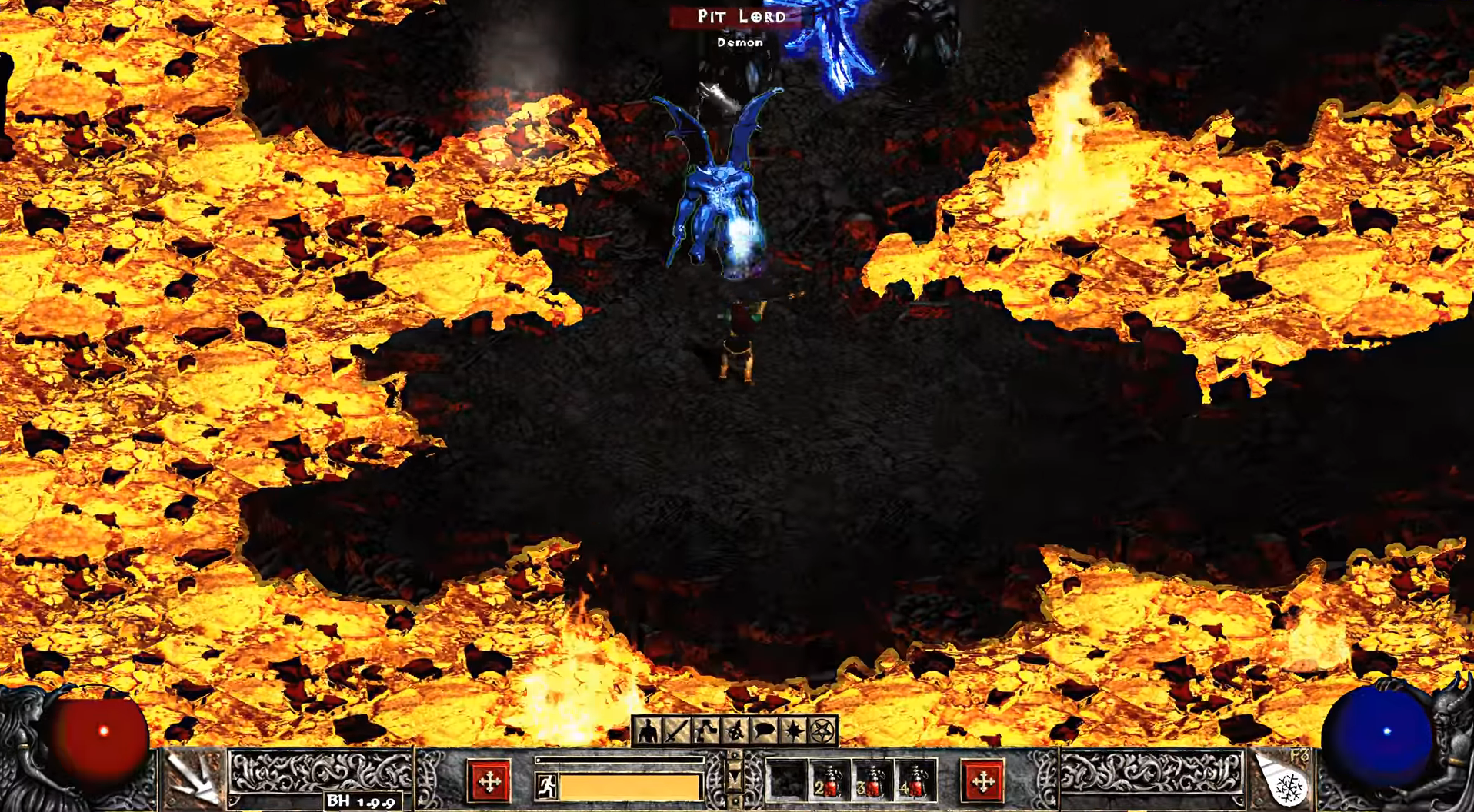Viewport: 1474px width, 812px height.
Task: Open the message log speech bubble
Action: point(764,731)
